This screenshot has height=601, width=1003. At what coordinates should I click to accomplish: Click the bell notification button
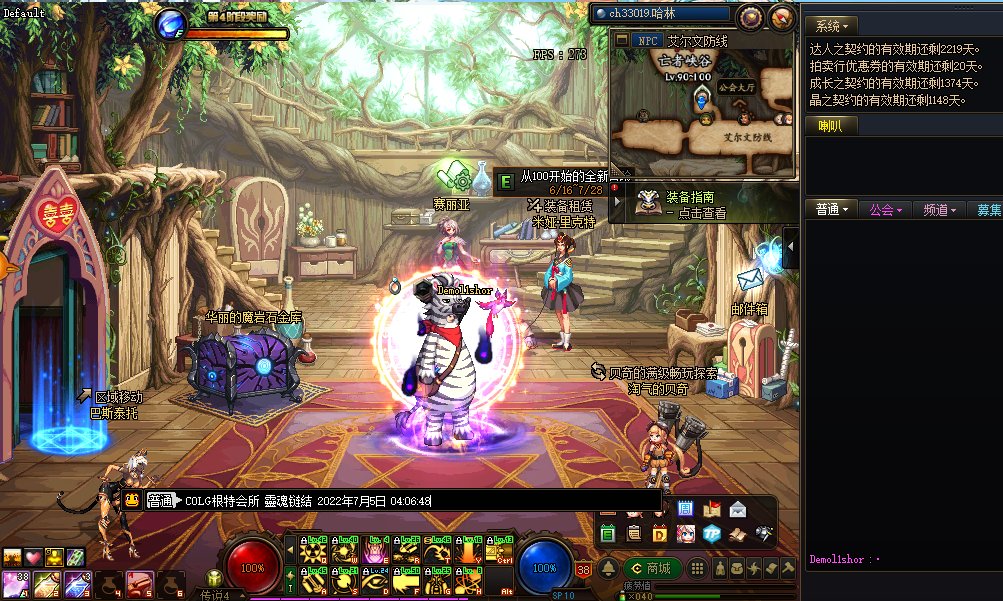608,568
